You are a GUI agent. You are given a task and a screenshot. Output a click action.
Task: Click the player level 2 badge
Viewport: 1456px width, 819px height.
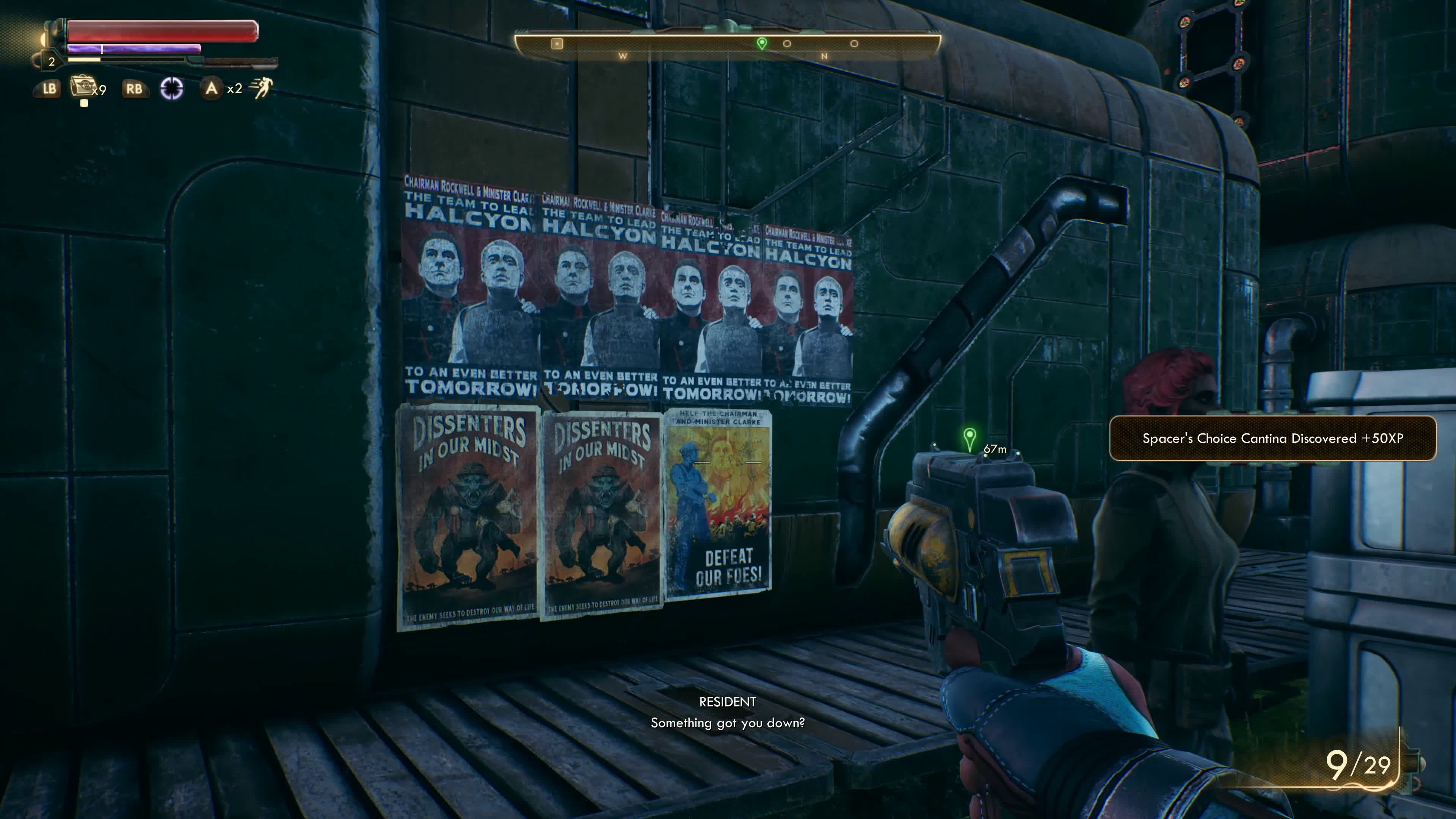click(52, 61)
